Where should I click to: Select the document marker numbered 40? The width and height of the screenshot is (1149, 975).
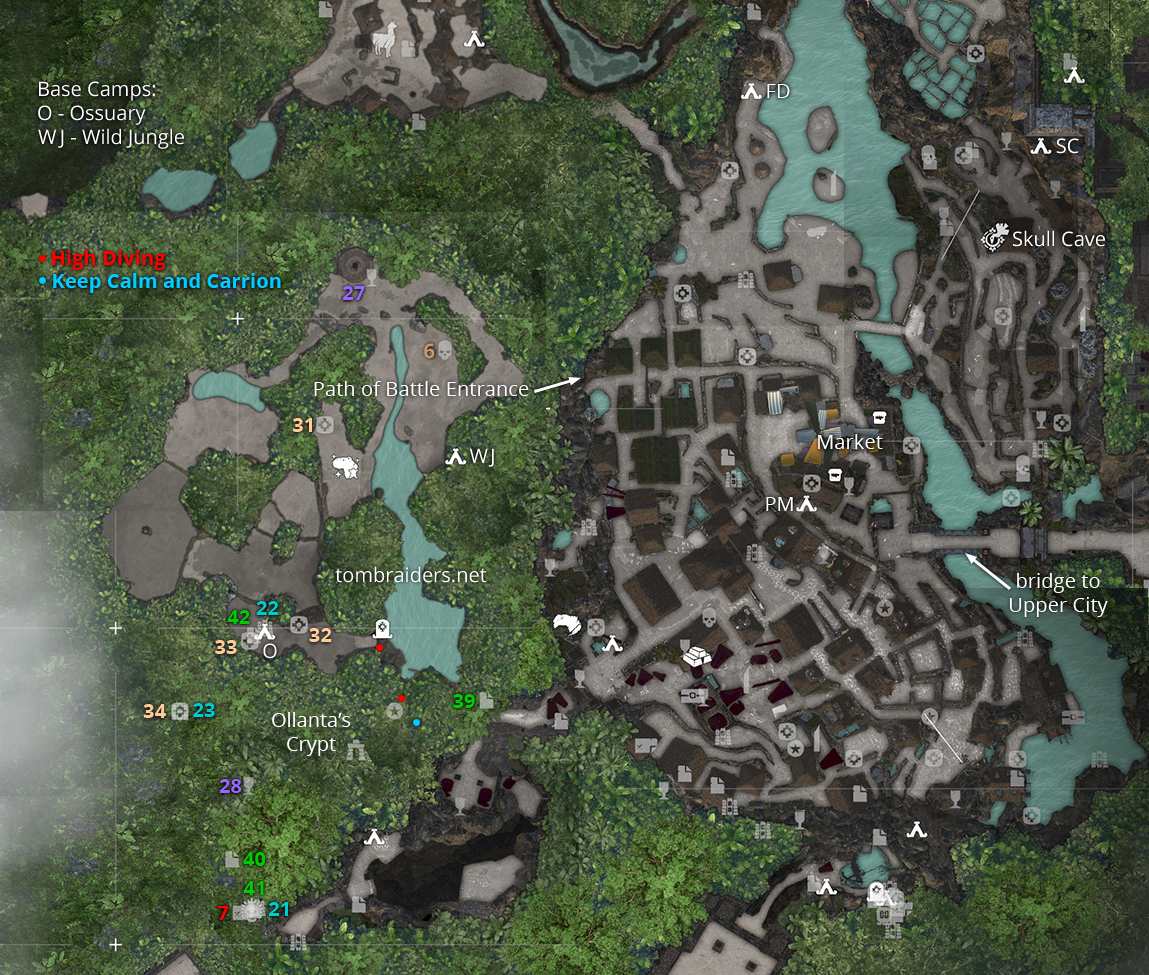(232, 859)
